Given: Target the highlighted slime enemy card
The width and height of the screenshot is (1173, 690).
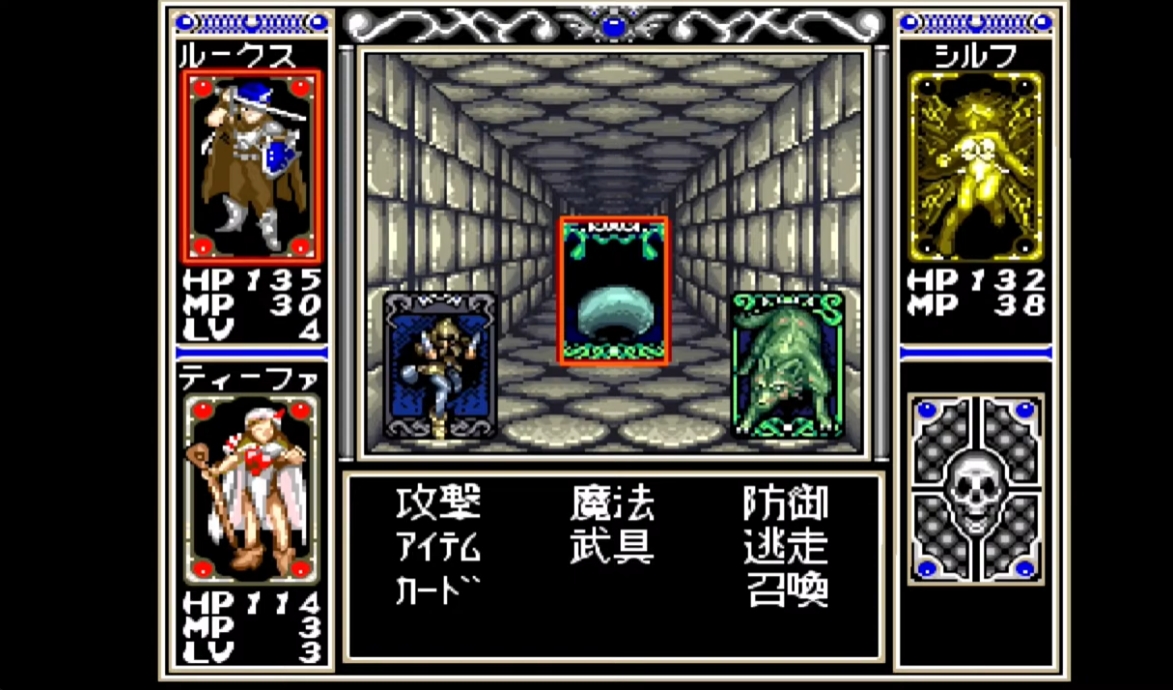Looking at the screenshot, I should (613, 290).
